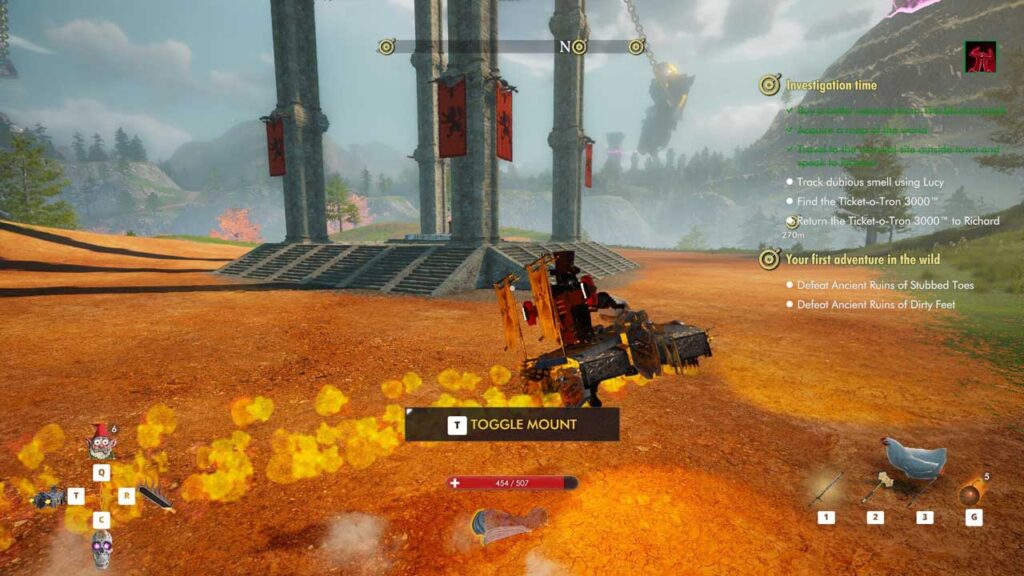Equip the thin sword in slot 1
This screenshot has width=1024, height=576.
826,488
